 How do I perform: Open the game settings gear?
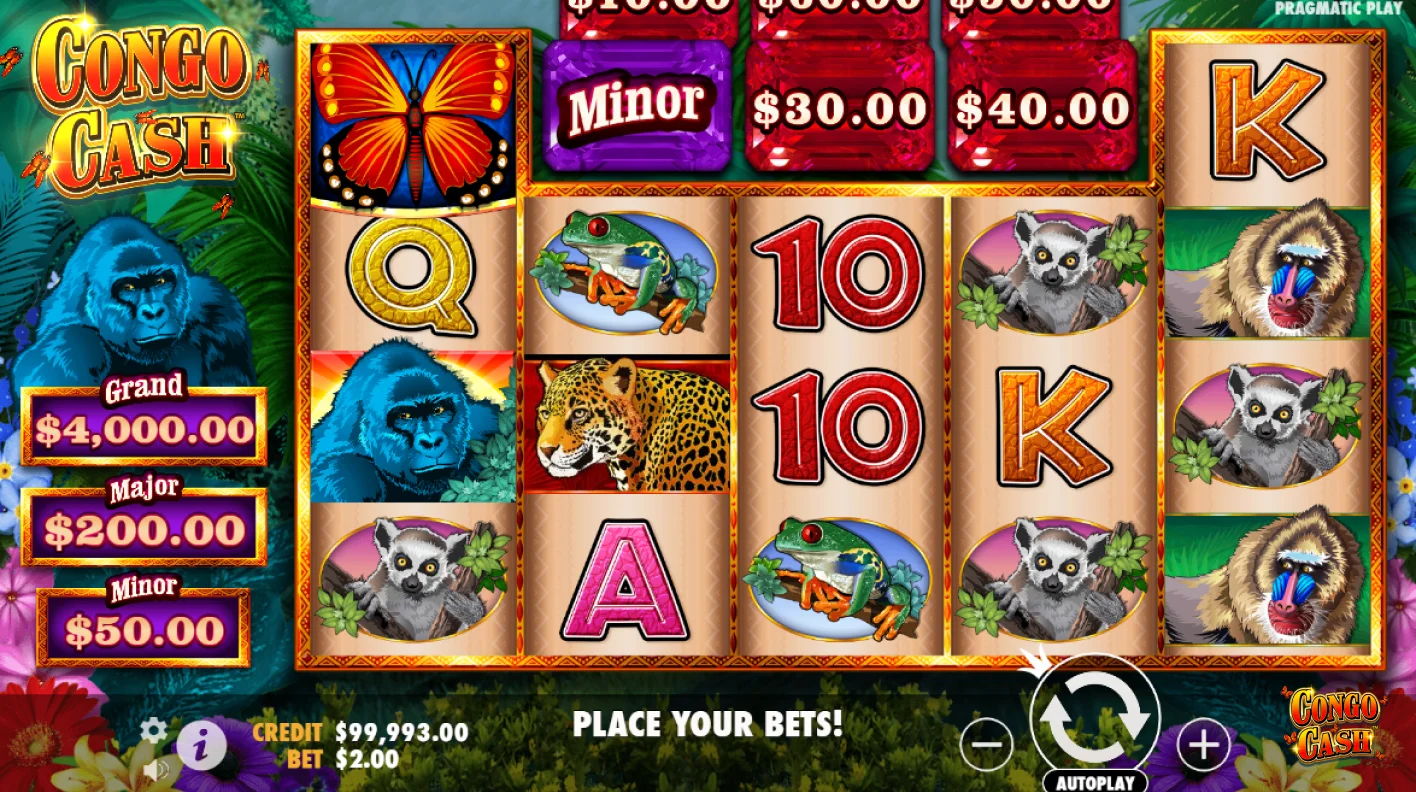pyautogui.click(x=152, y=731)
